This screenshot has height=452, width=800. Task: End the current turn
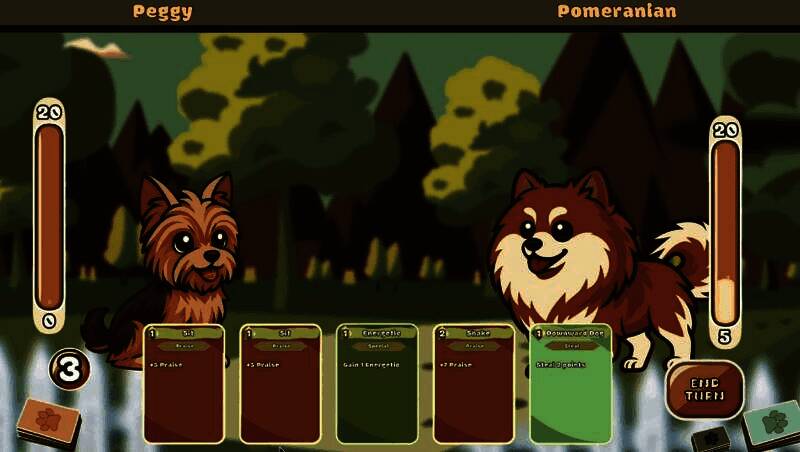point(704,389)
